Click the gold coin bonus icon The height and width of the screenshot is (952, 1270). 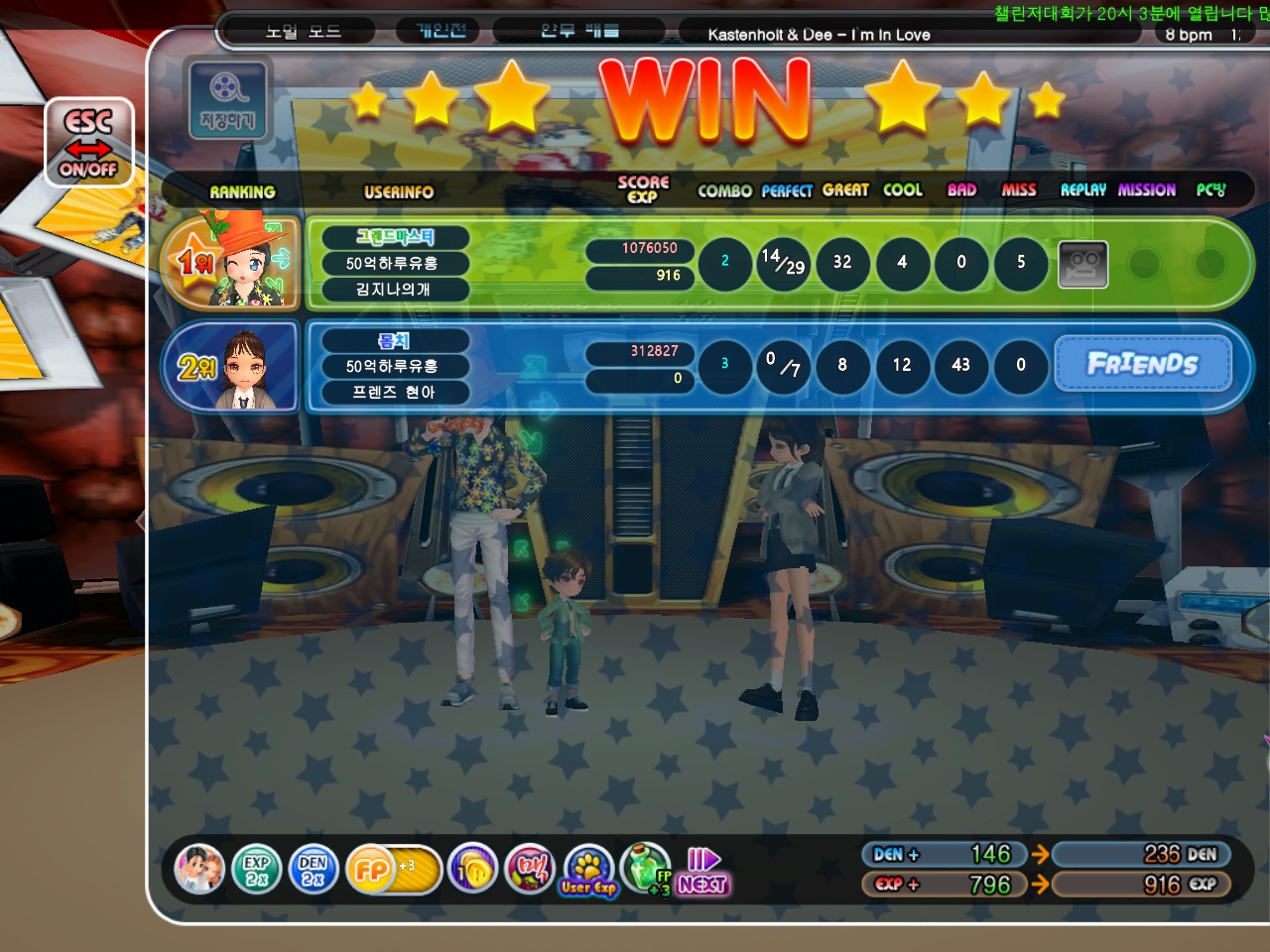[472, 870]
